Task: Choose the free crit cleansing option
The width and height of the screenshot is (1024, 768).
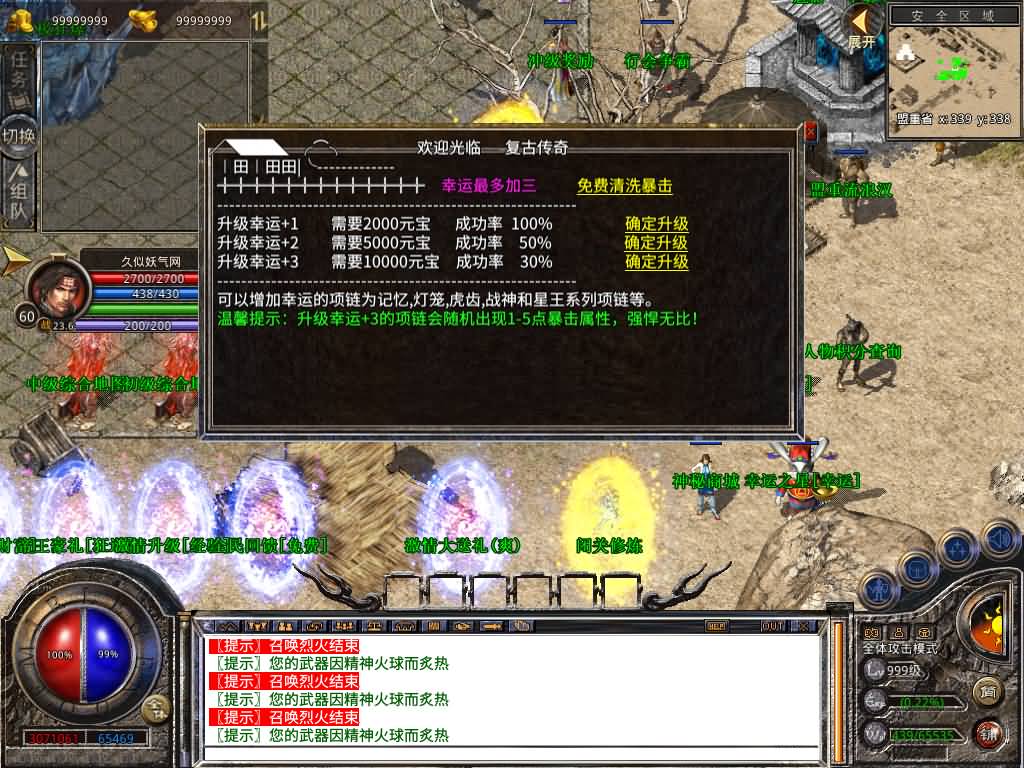Action: [624, 185]
